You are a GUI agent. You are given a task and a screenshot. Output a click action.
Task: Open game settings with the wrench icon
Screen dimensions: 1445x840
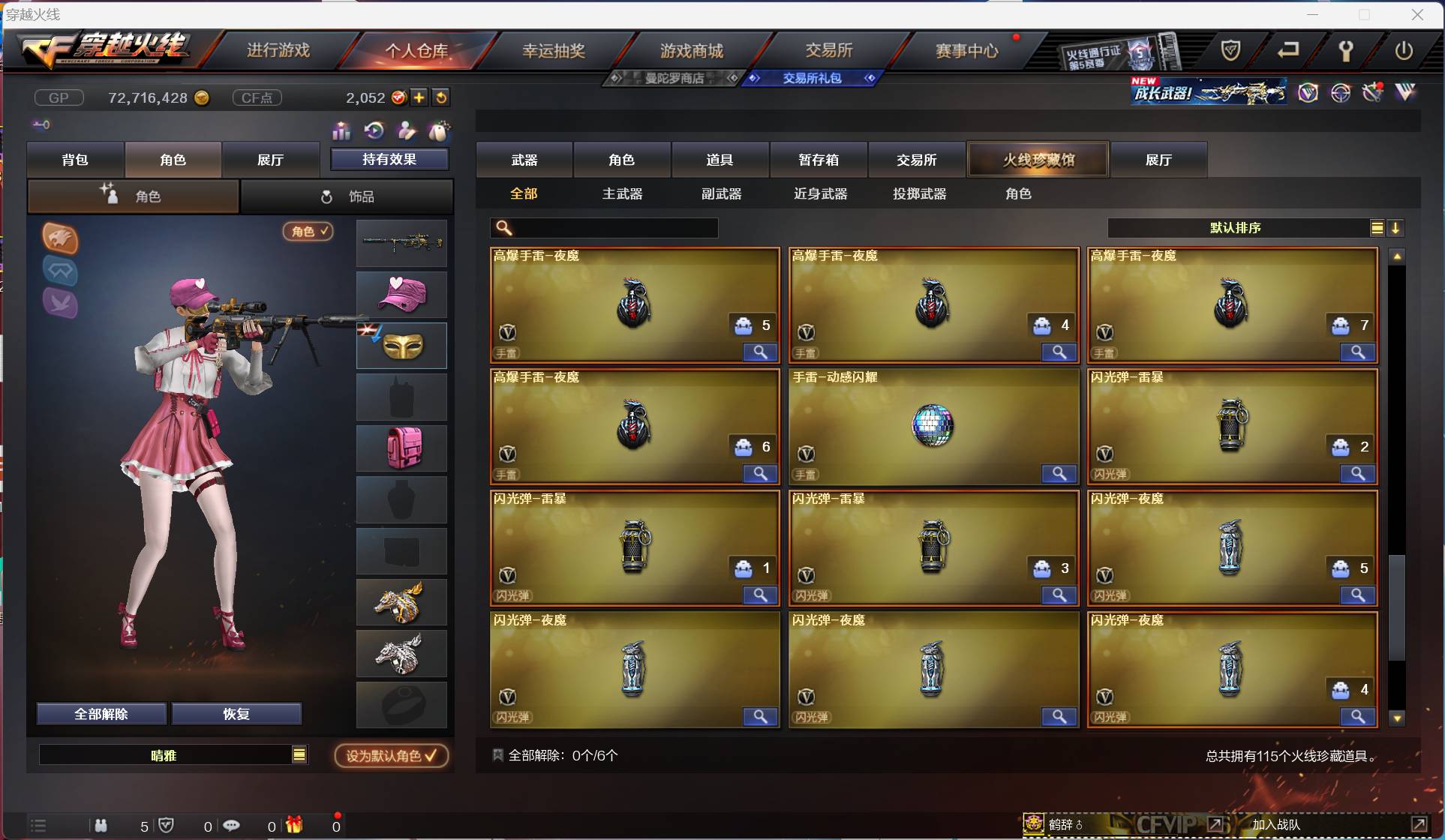tap(1345, 51)
